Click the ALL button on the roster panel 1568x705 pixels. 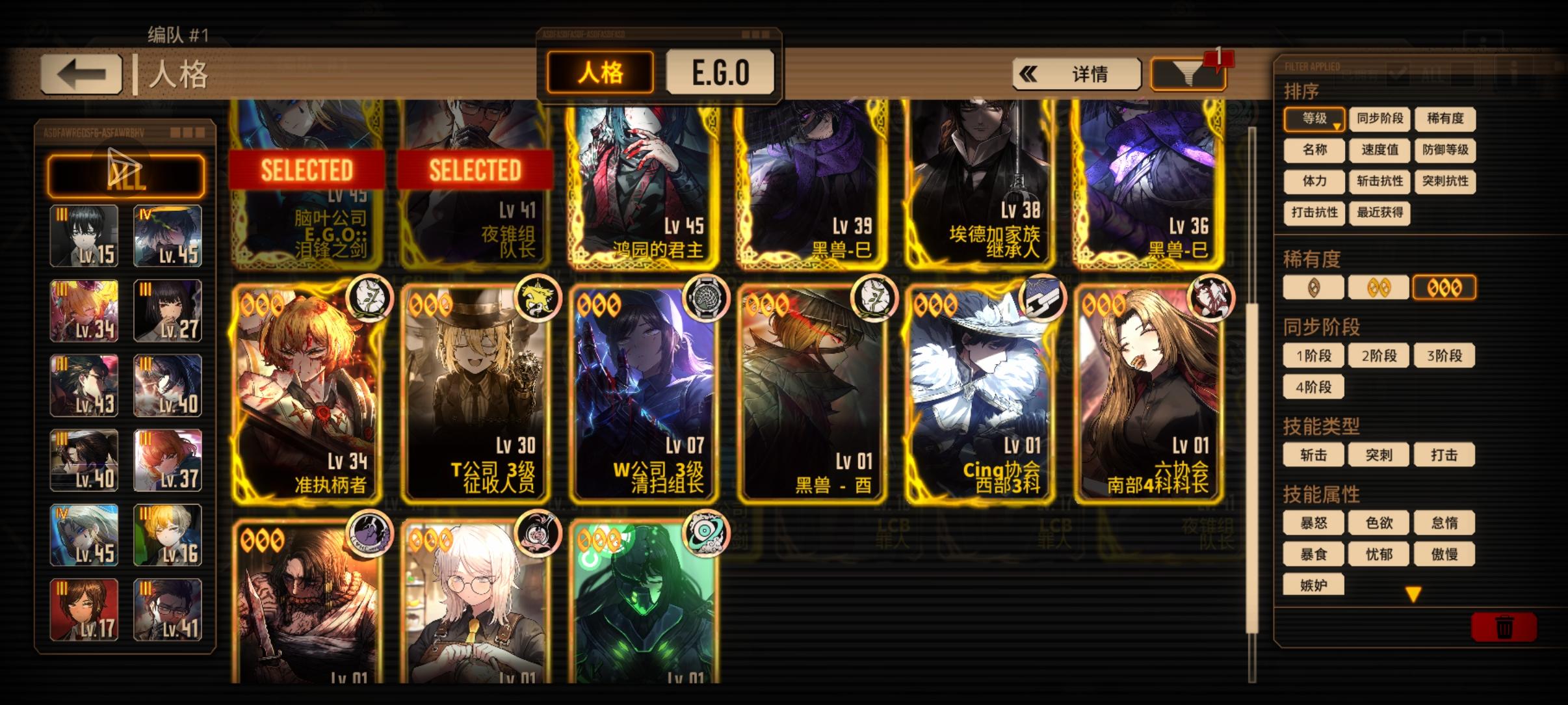(x=125, y=174)
